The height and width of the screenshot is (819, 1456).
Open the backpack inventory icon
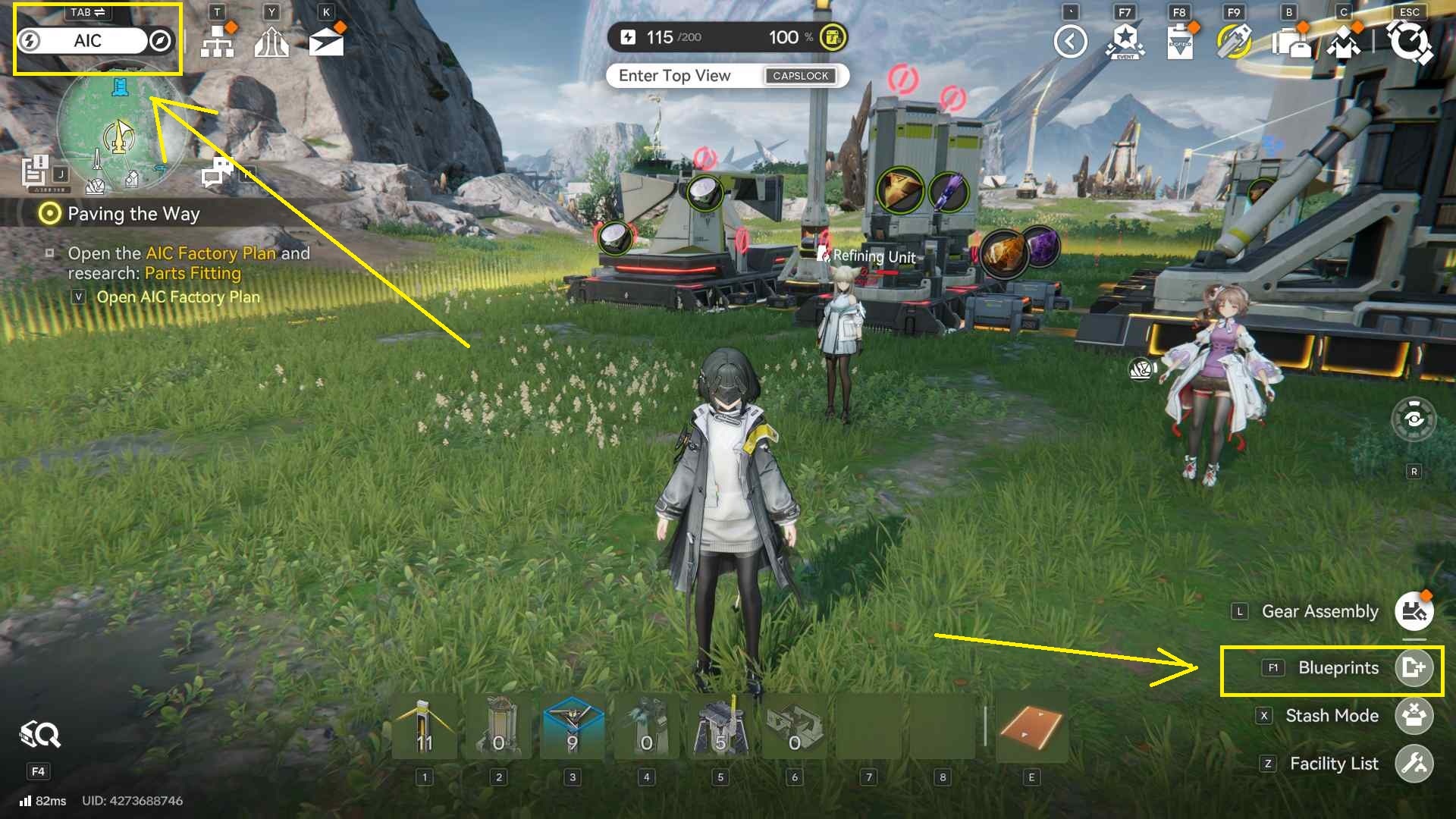coord(1290,42)
